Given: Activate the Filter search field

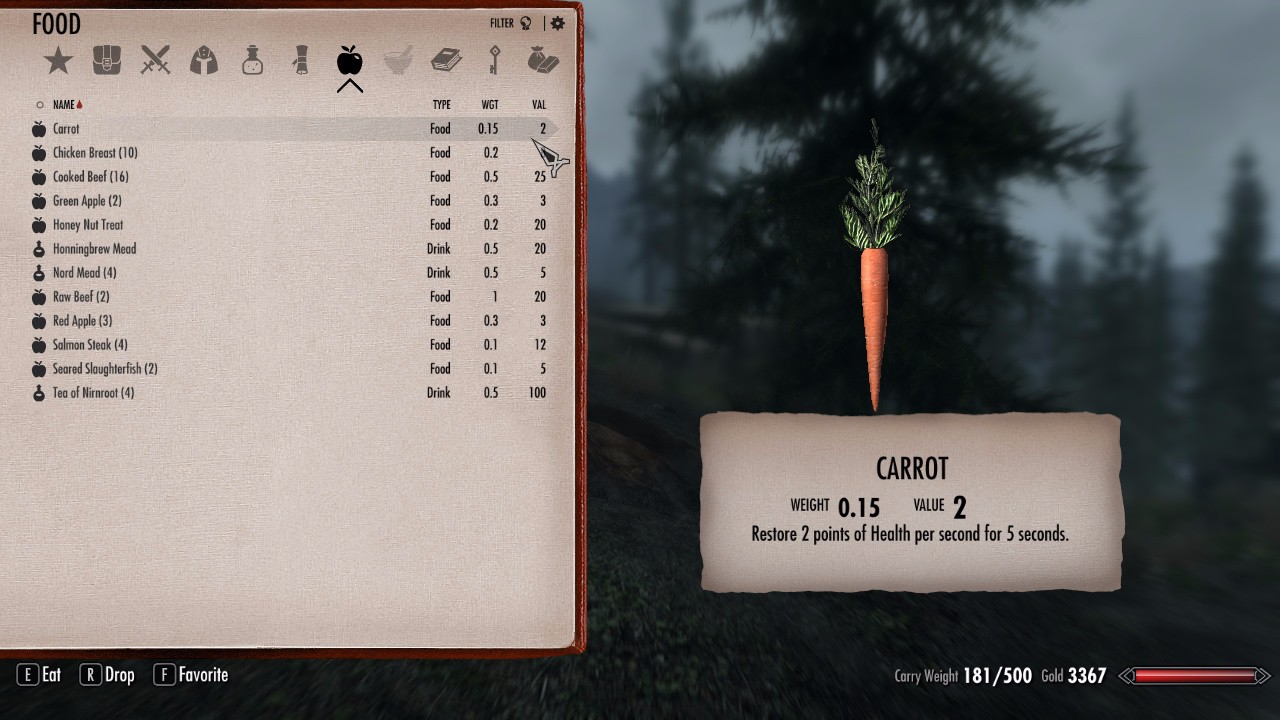Looking at the screenshot, I should (510, 23).
